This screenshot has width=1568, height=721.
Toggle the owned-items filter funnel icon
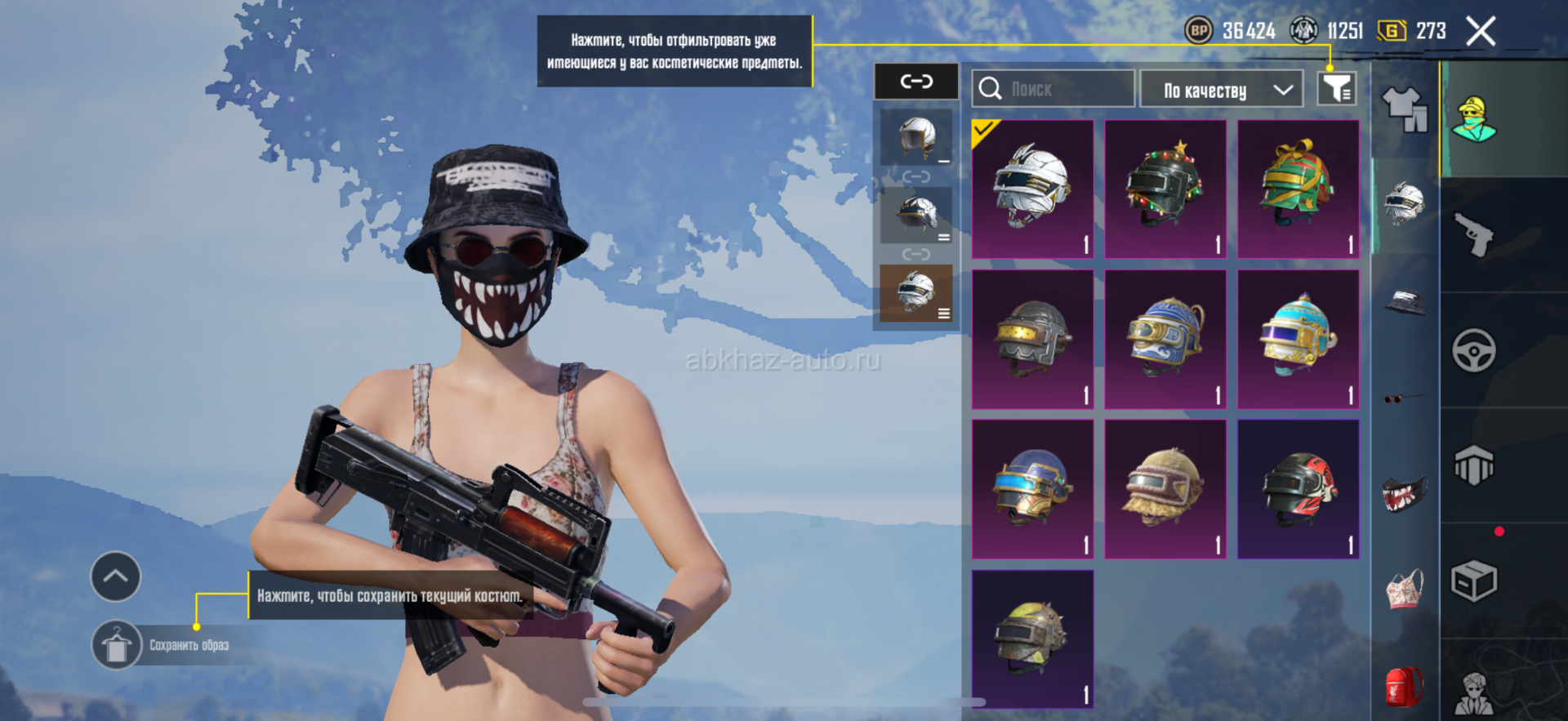click(x=1337, y=88)
